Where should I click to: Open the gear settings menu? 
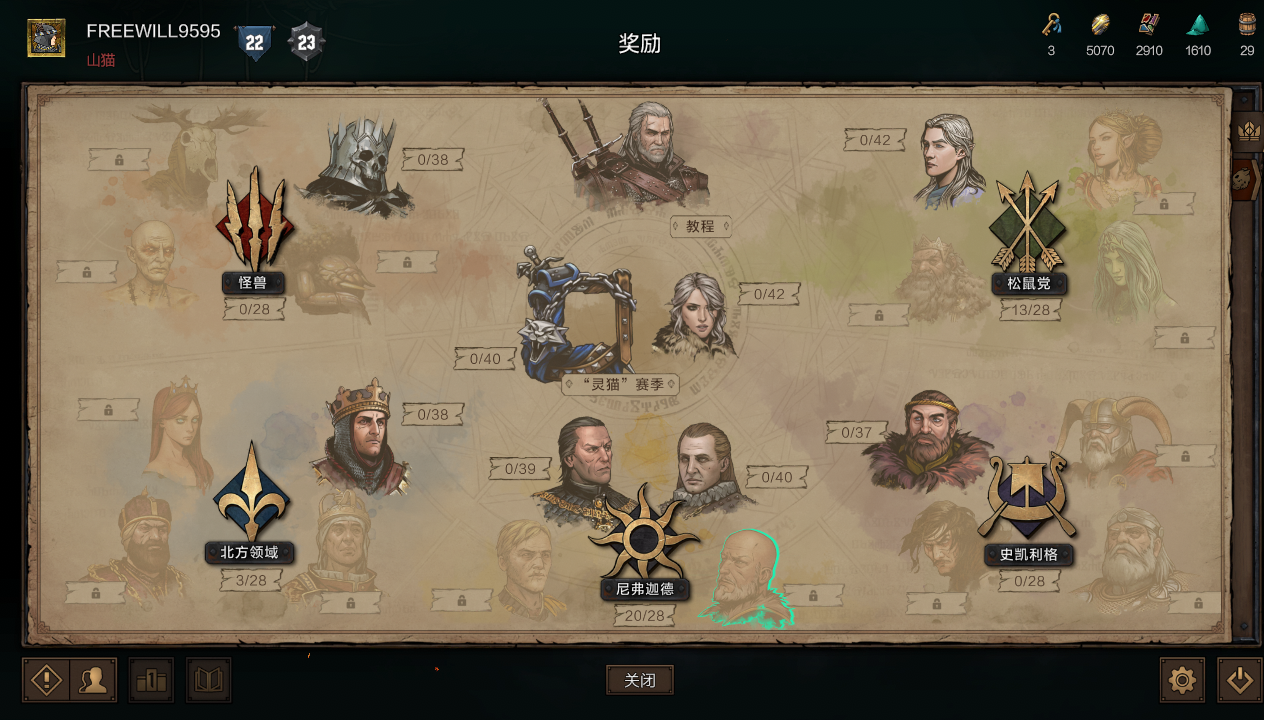pos(1182,680)
